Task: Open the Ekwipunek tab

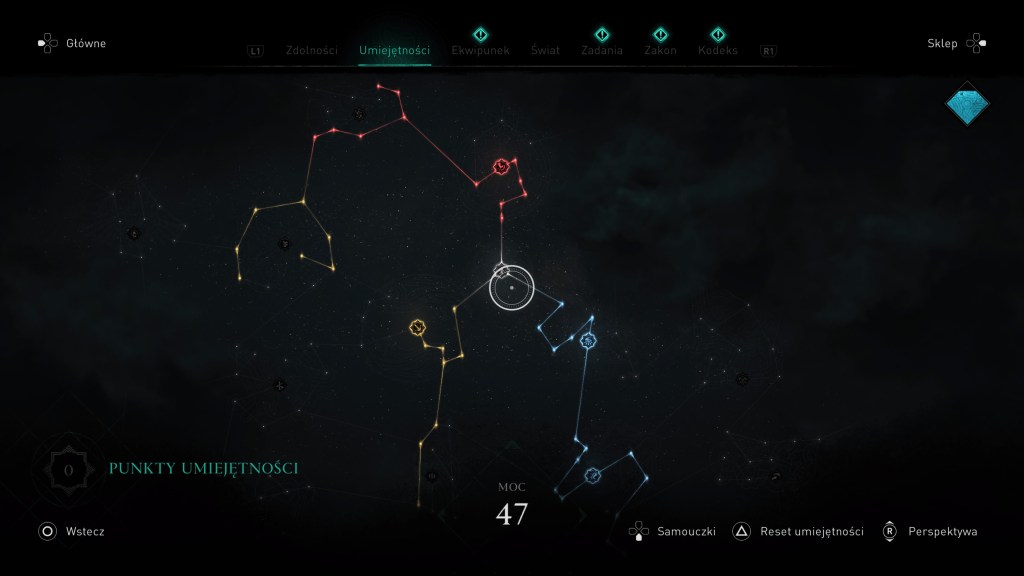Action: click(480, 50)
